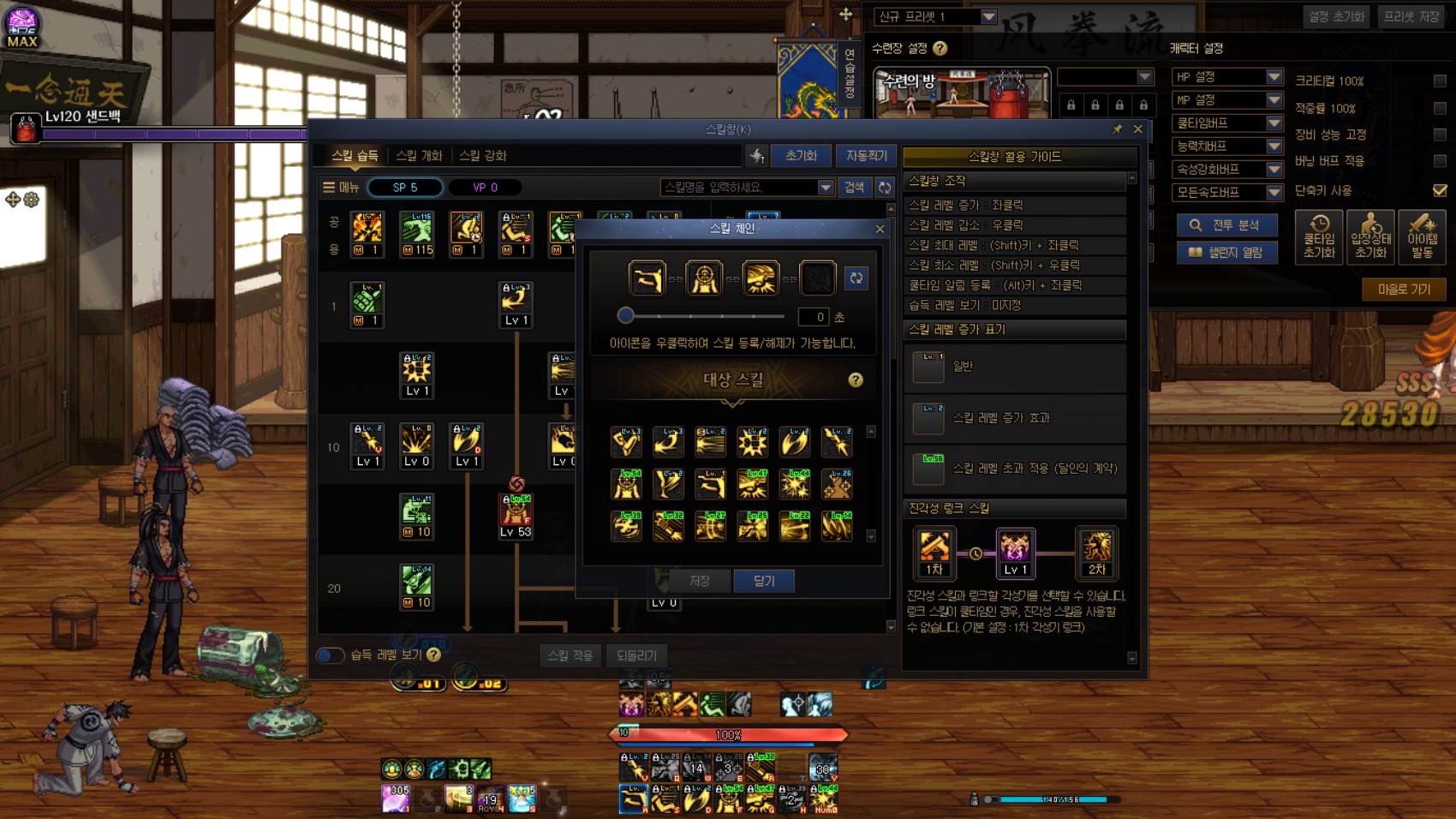Toggle the 습득 레벨 보기 switch
Viewport: 1456px width, 819px height.
(x=330, y=655)
